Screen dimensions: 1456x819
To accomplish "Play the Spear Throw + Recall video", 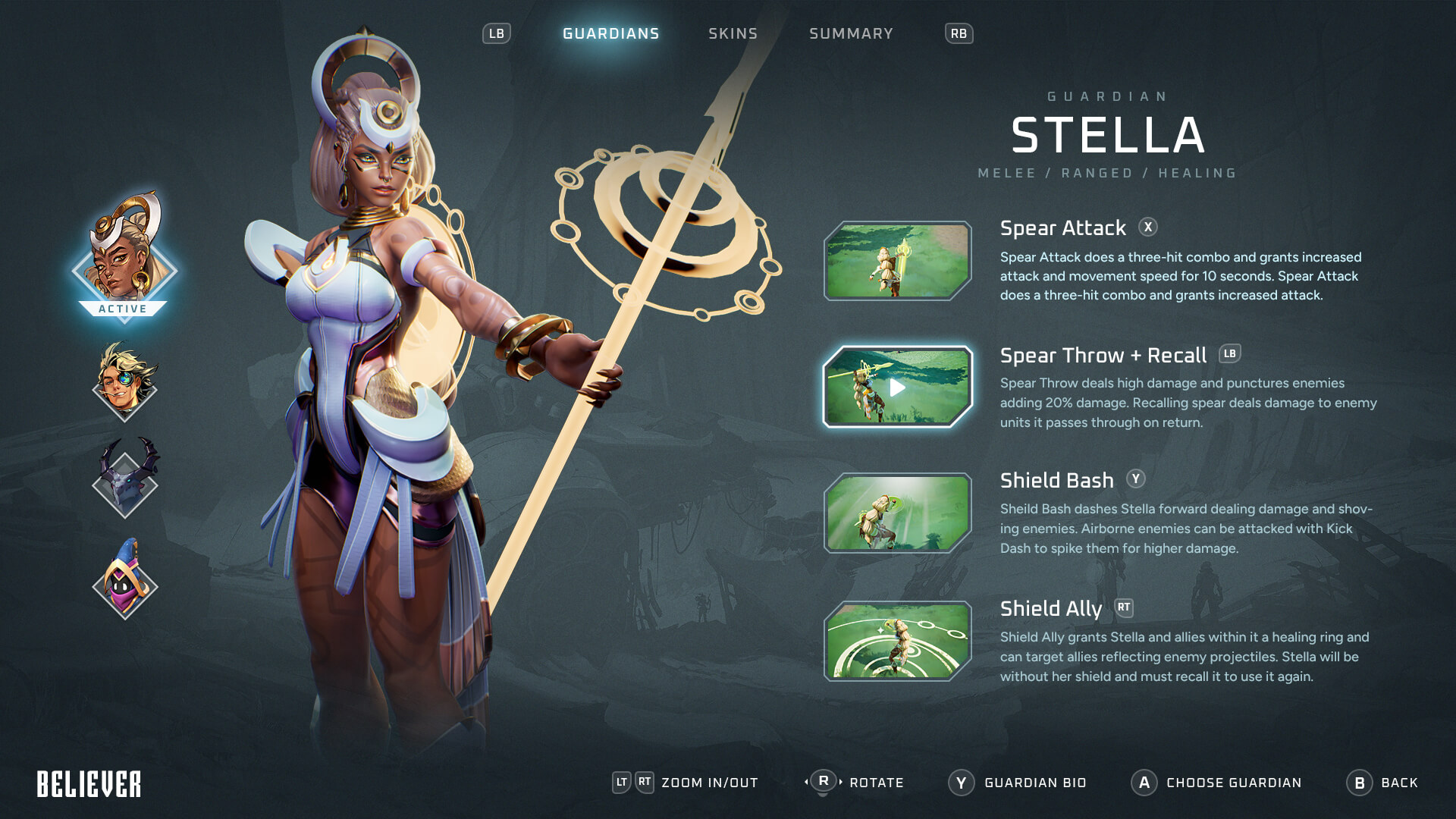I will click(897, 388).
